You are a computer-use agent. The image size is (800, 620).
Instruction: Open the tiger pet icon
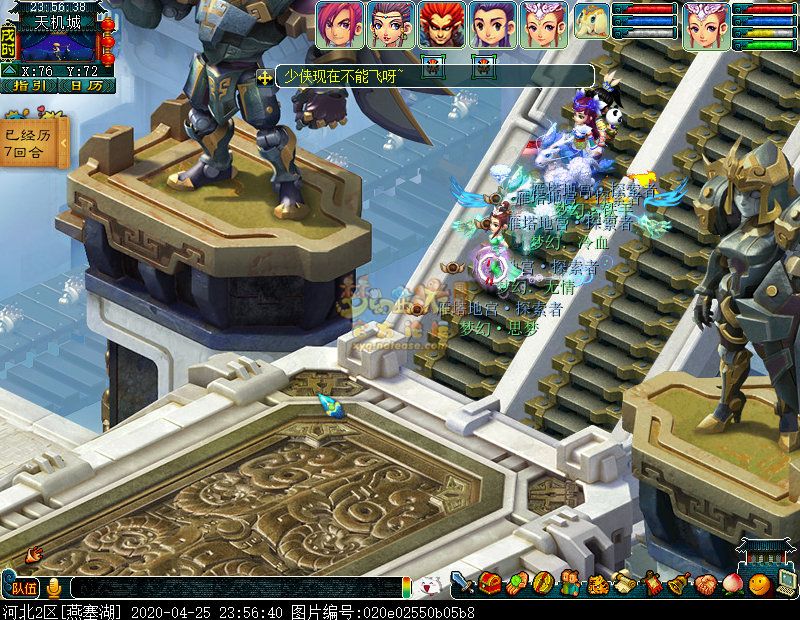598,583
